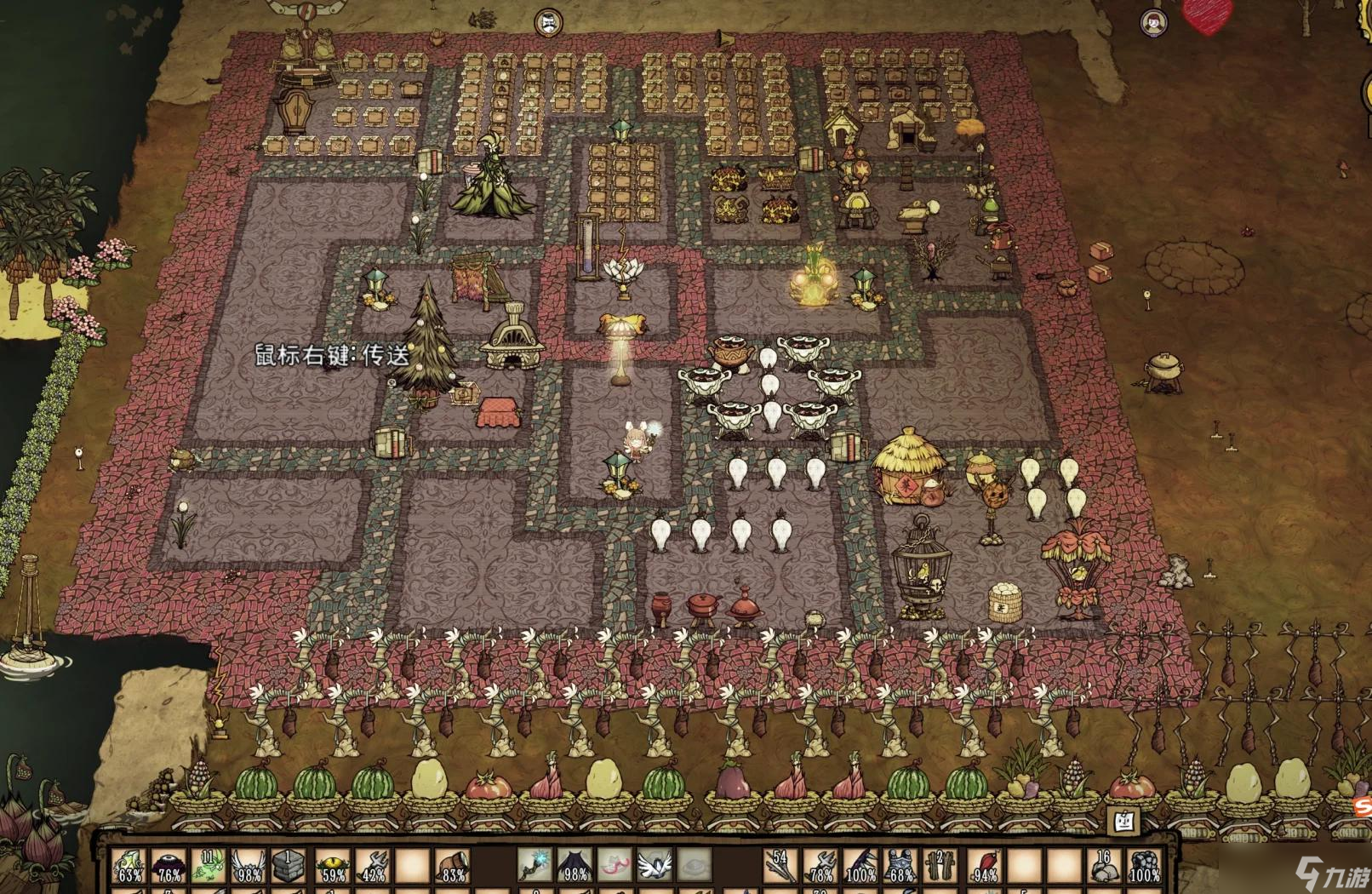Select the white wings equipment slot

pos(655,866)
